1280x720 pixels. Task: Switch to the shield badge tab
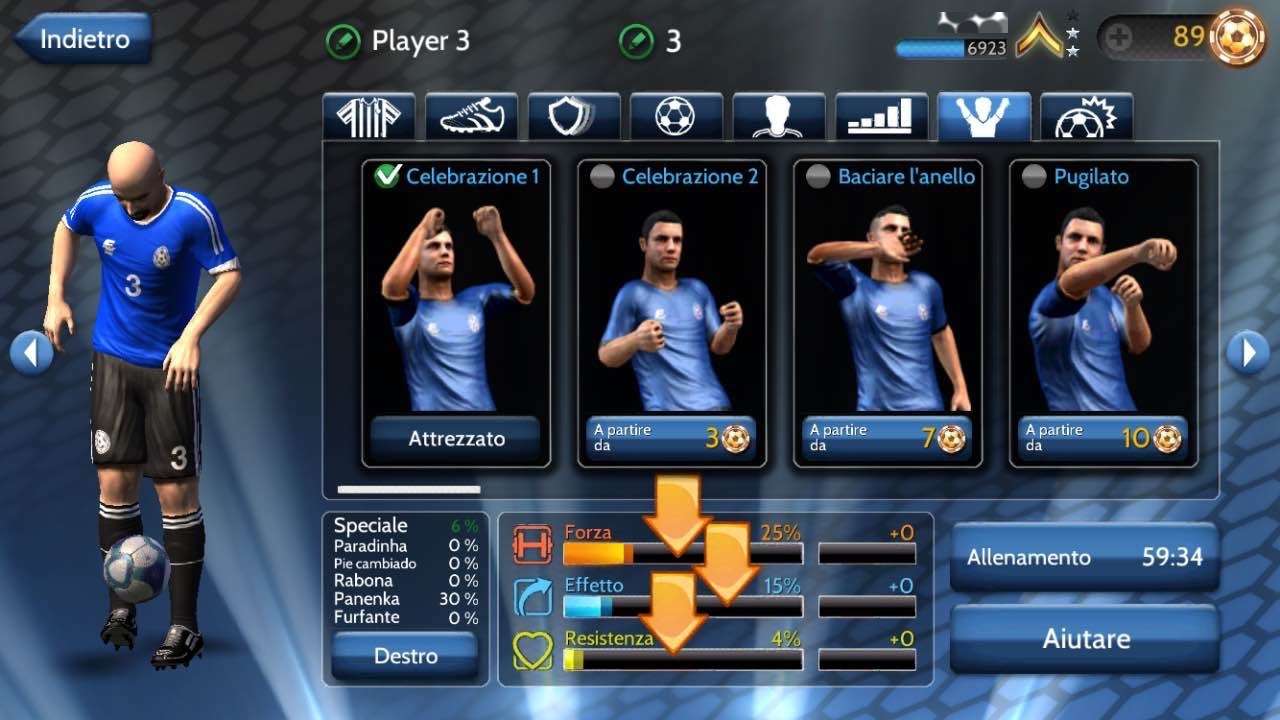coord(574,117)
